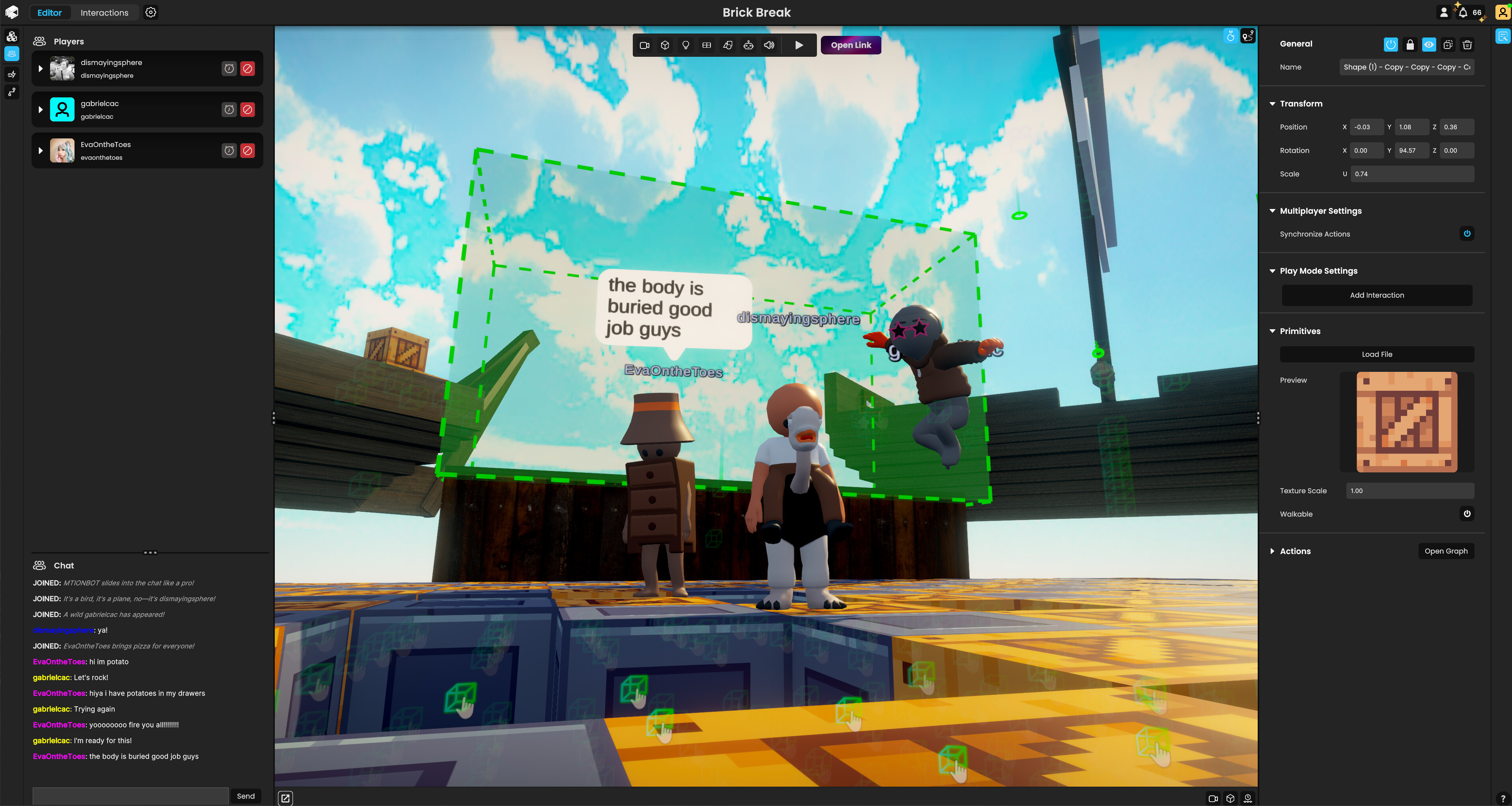The width and height of the screenshot is (1512, 806).
Task: Open the audio tool in the viewport toolbar
Action: (769, 45)
